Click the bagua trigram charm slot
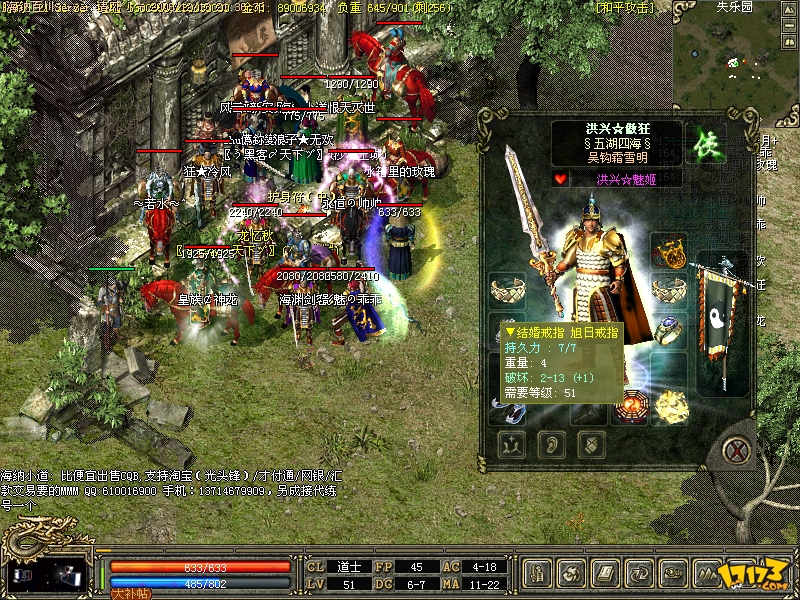 tap(631, 406)
